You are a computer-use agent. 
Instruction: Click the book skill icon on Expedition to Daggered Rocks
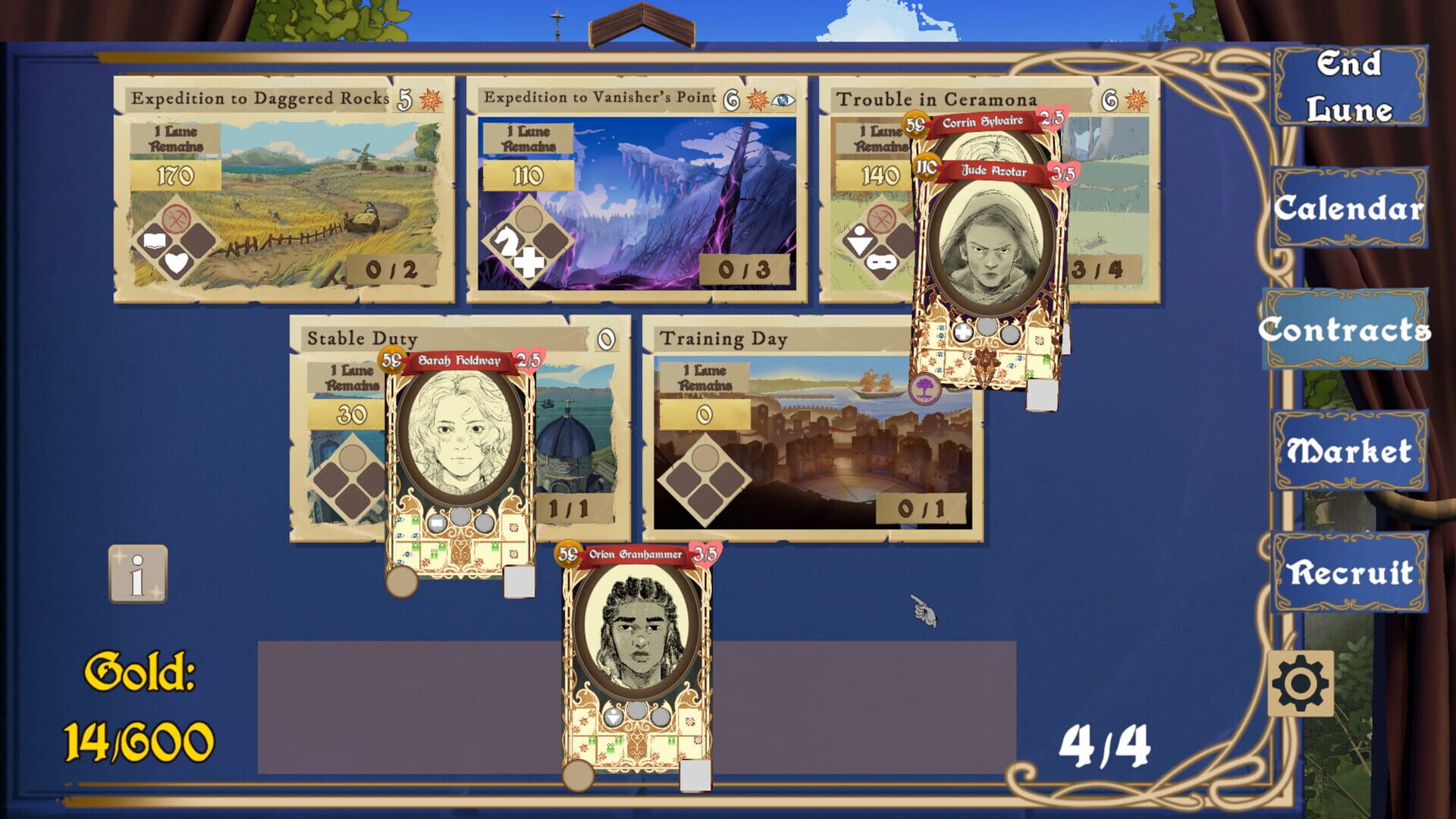click(154, 240)
